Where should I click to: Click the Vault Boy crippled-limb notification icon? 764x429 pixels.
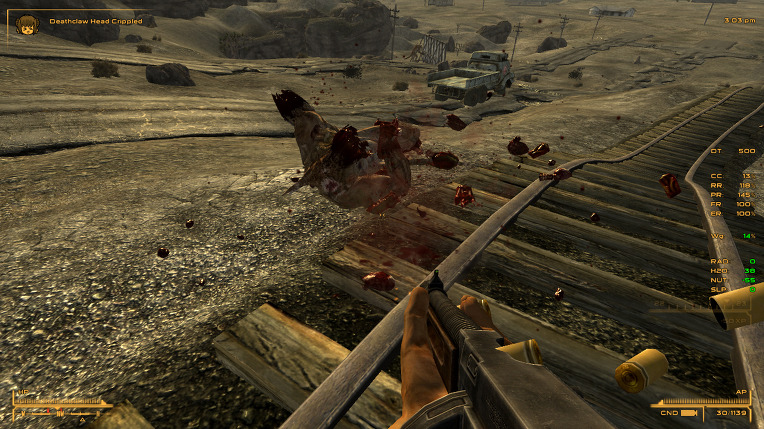pyautogui.click(x=26, y=22)
